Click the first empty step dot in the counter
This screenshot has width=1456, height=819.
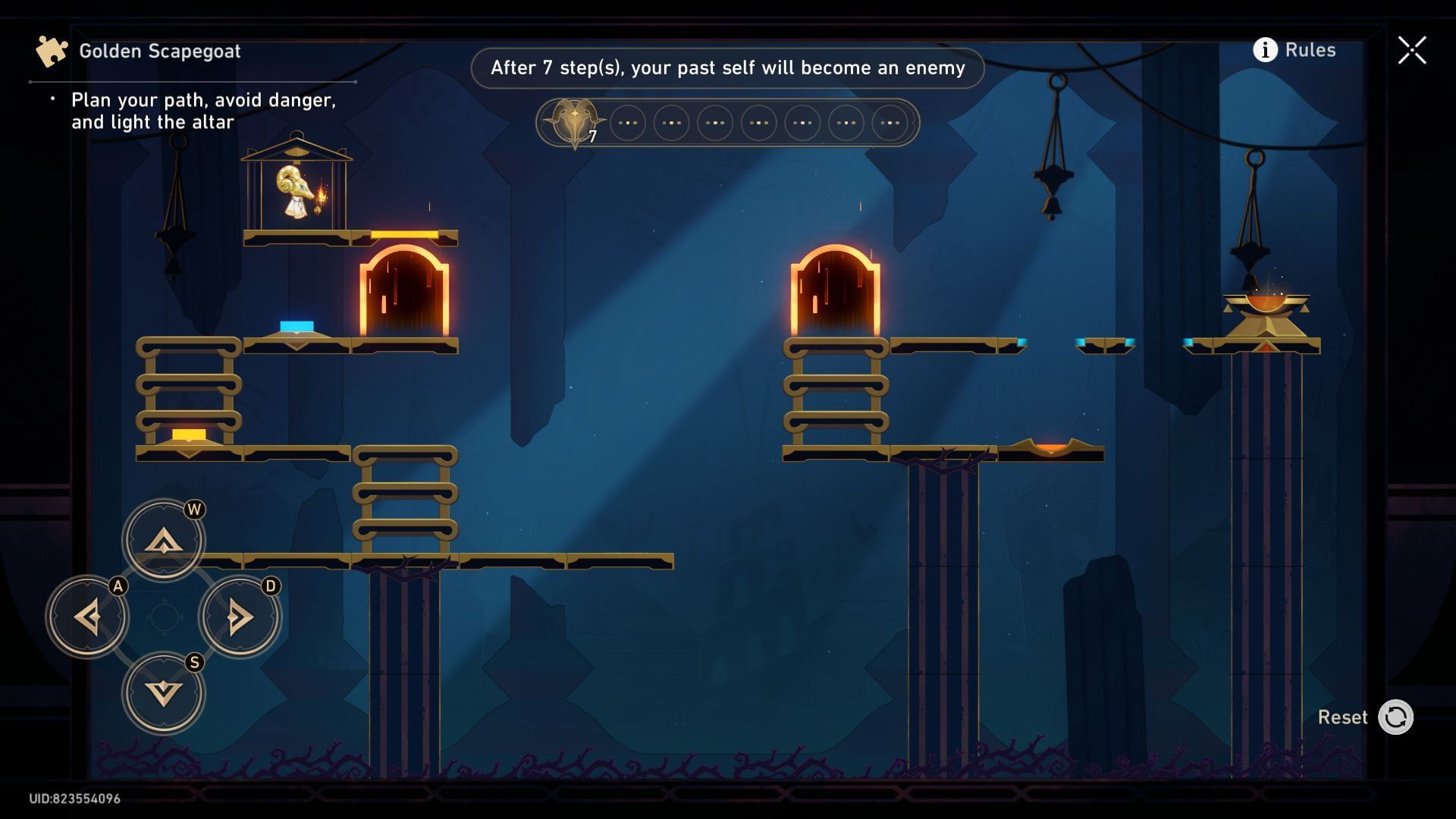pyautogui.click(x=629, y=123)
